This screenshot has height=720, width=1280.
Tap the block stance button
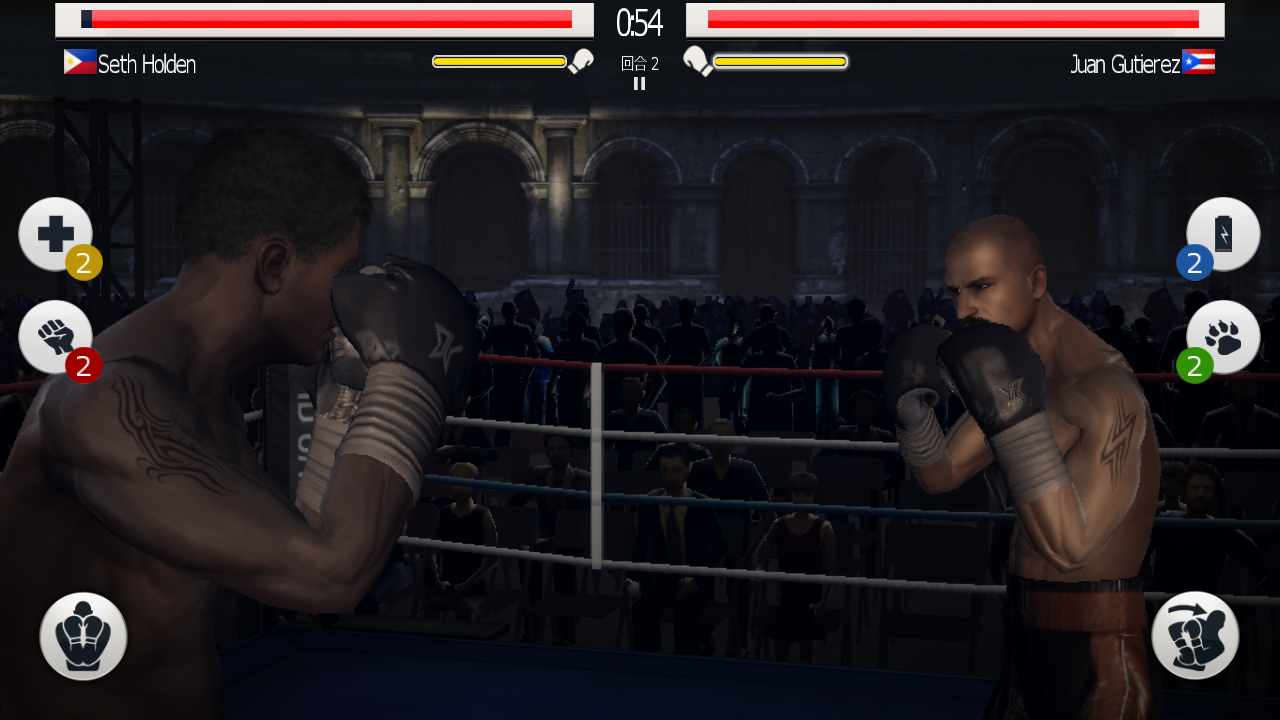pyautogui.click(x=83, y=636)
